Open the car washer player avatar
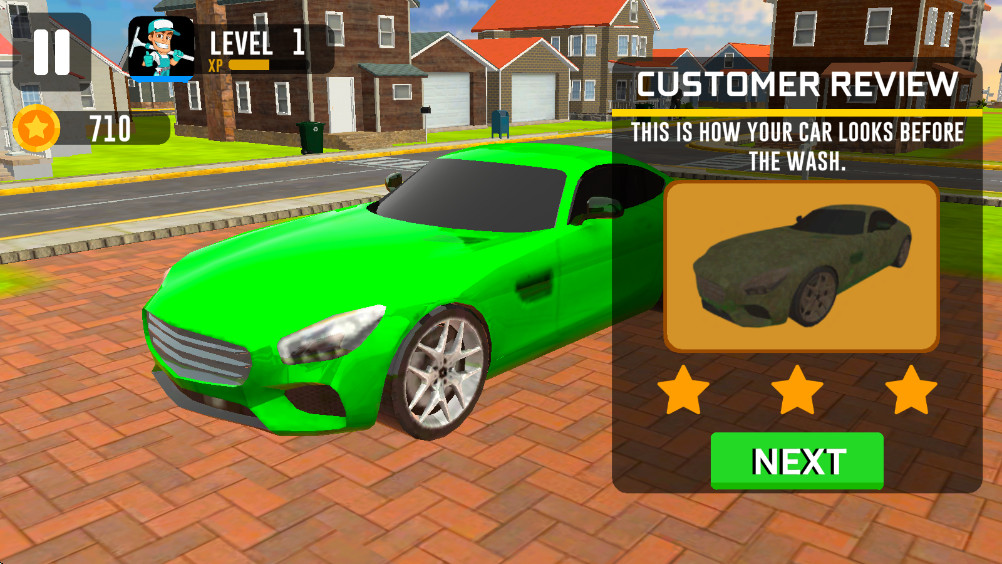Viewport: 1002px width, 564px height. (161, 48)
